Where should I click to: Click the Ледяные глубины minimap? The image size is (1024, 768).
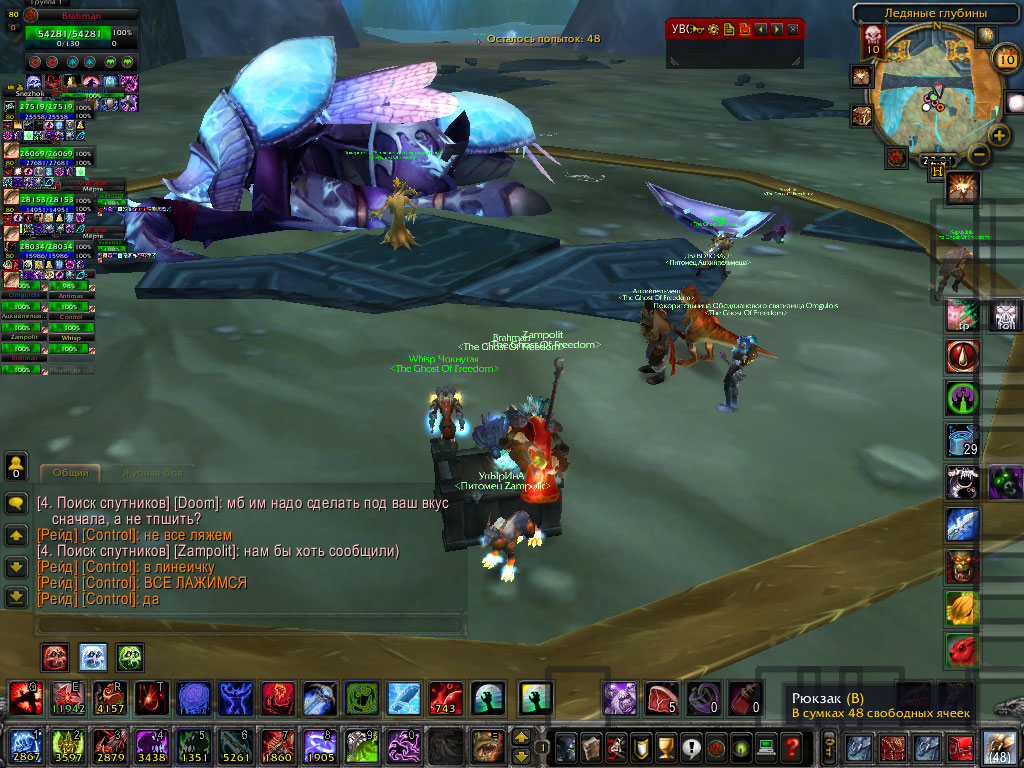point(935,98)
